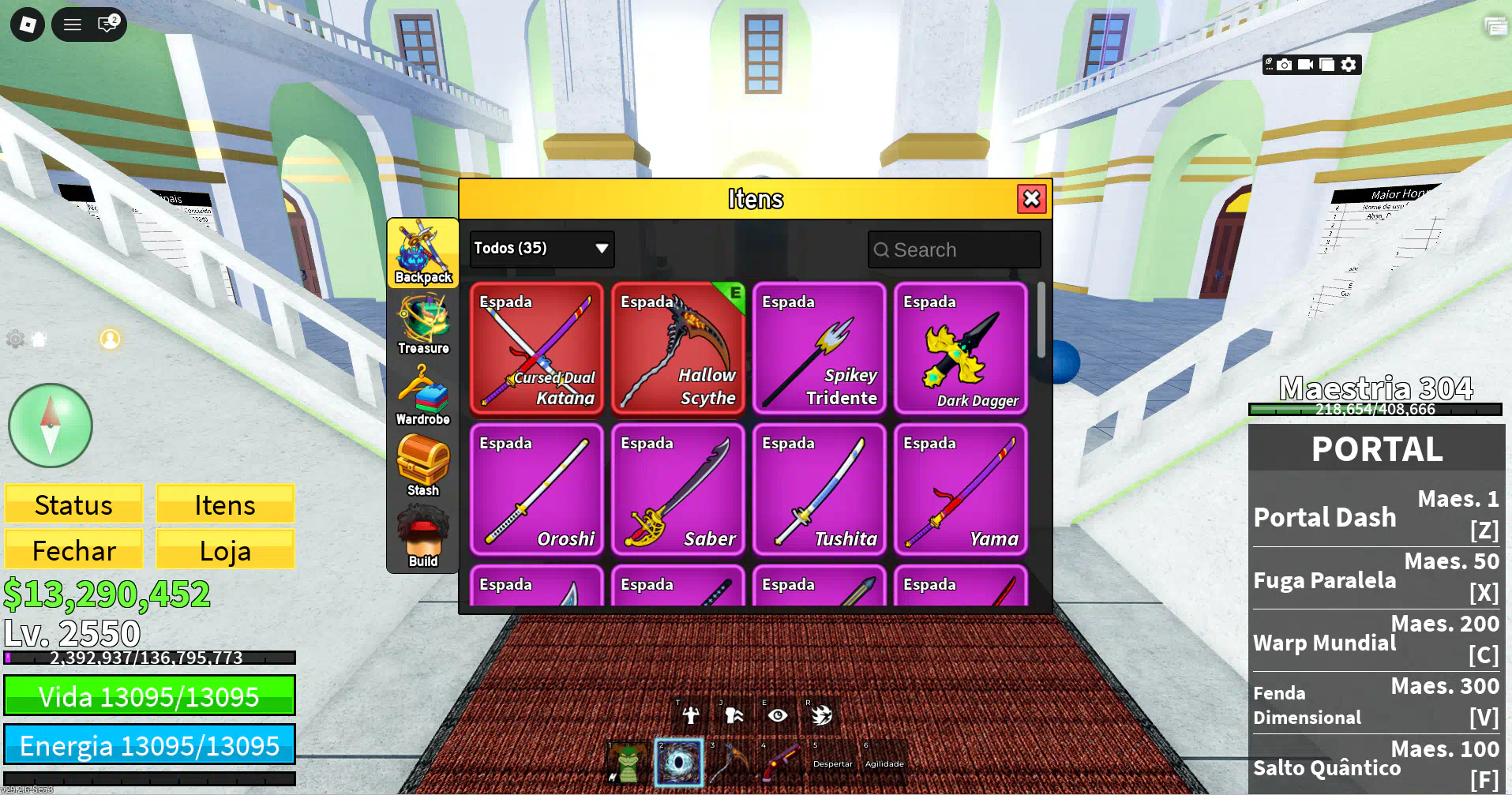Pick the Oroshi sword
Screen dimensions: 1512x795
(x=537, y=489)
